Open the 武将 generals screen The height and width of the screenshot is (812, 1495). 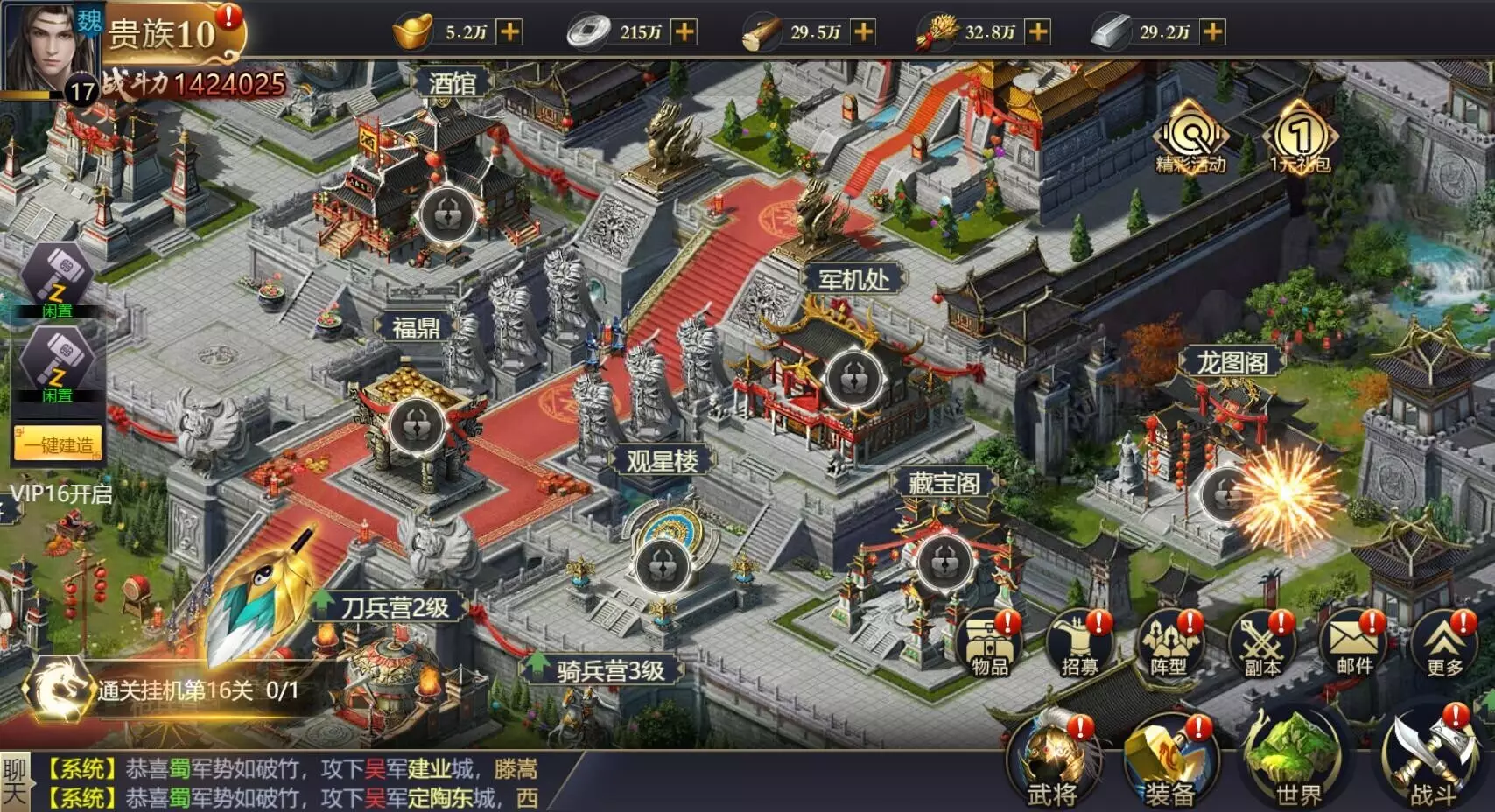(x=1052, y=761)
